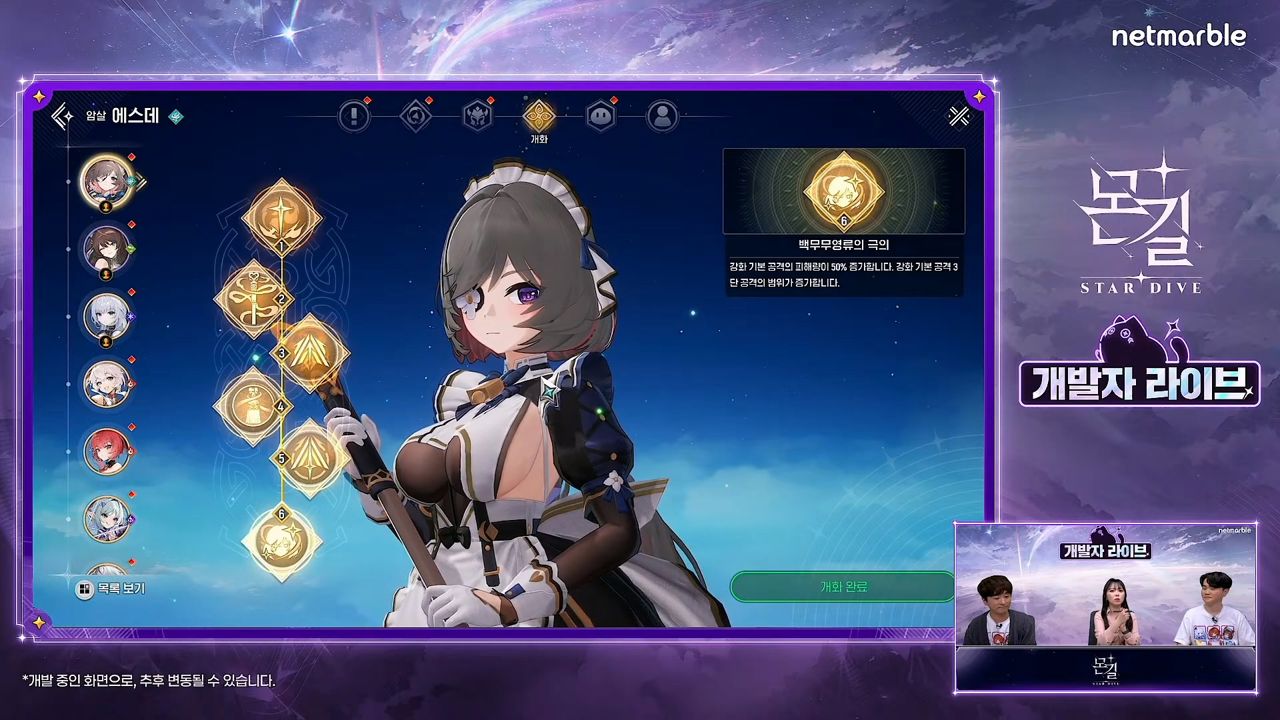Pick awakening node 6
The image size is (1280, 720).
pyautogui.click(x=282, y=542)
